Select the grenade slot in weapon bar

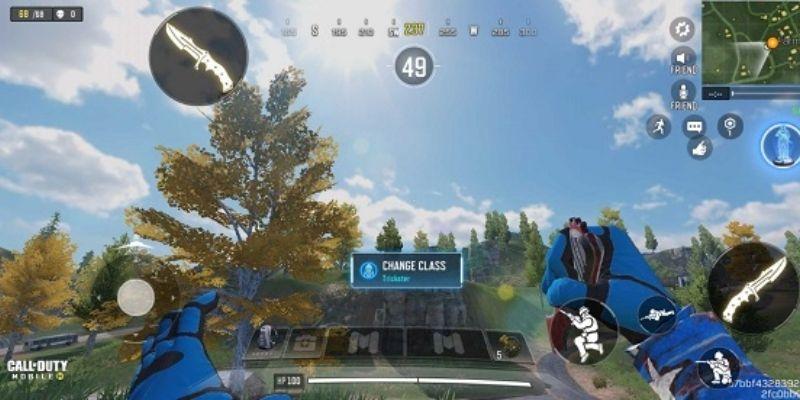pyautogui.click(x=511, y=344)
